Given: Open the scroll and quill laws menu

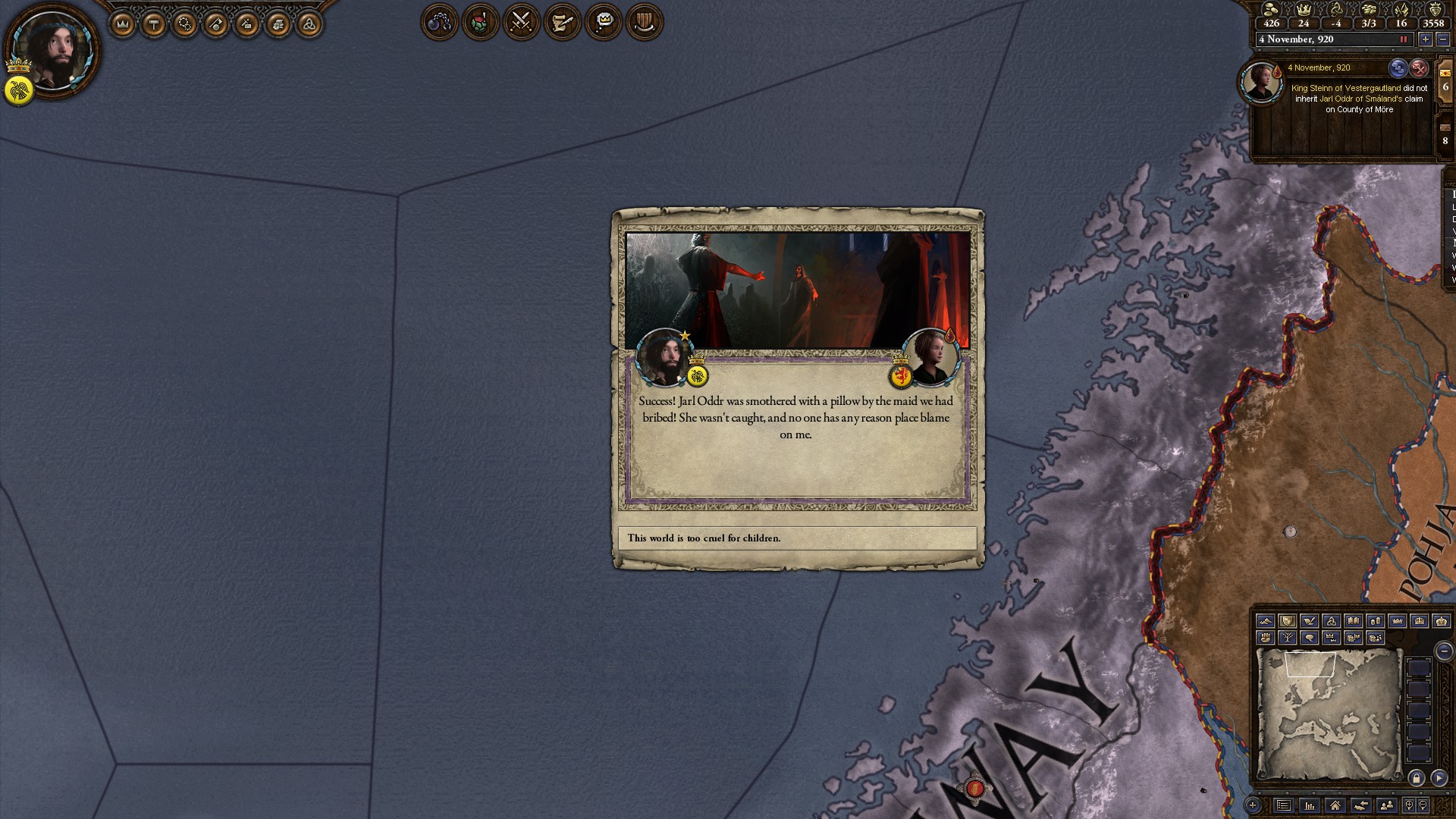Looking at the screenshot, I should [x=562, y=23].
